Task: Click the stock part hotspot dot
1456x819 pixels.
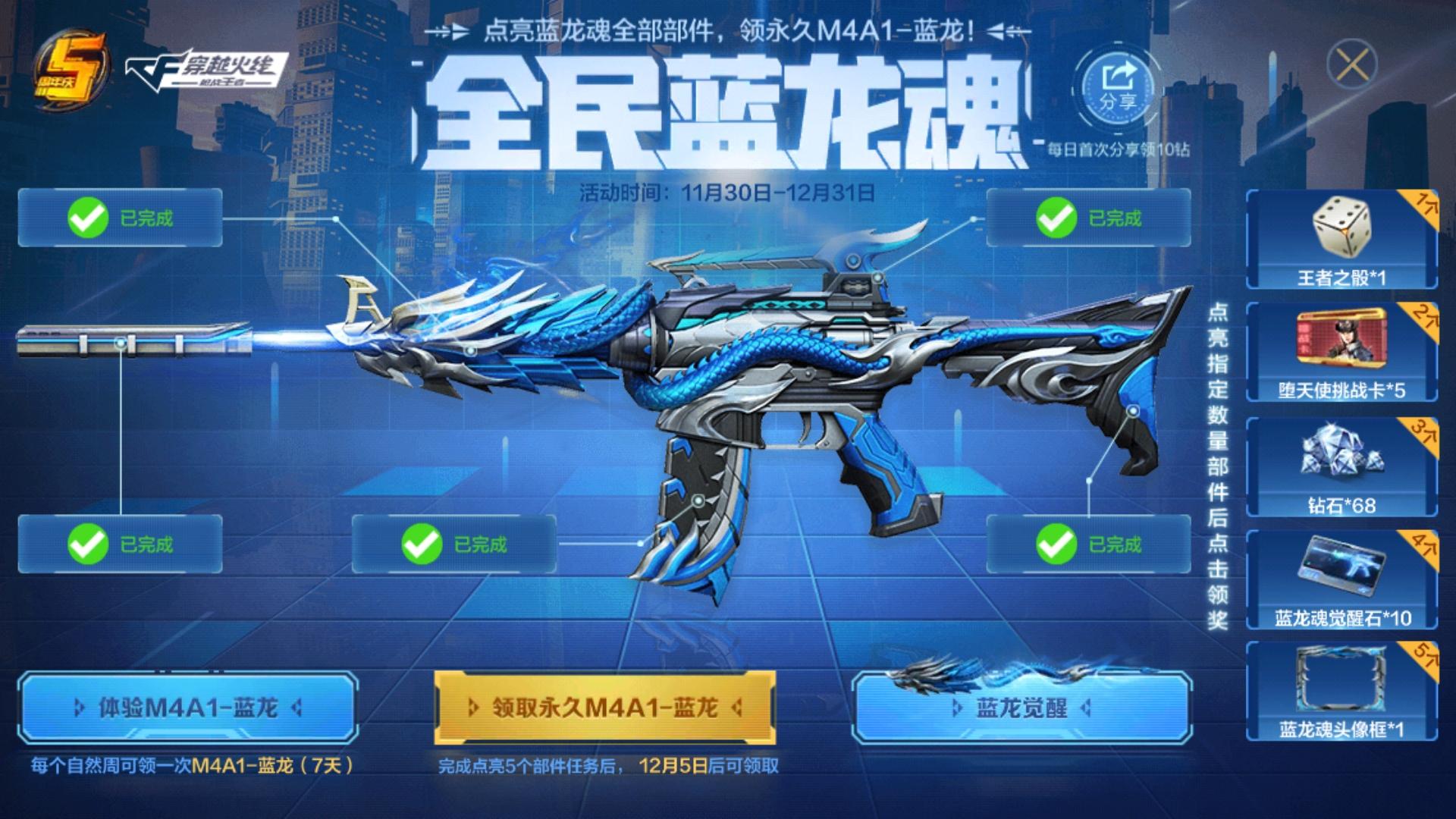Action: click(1132, 409)
